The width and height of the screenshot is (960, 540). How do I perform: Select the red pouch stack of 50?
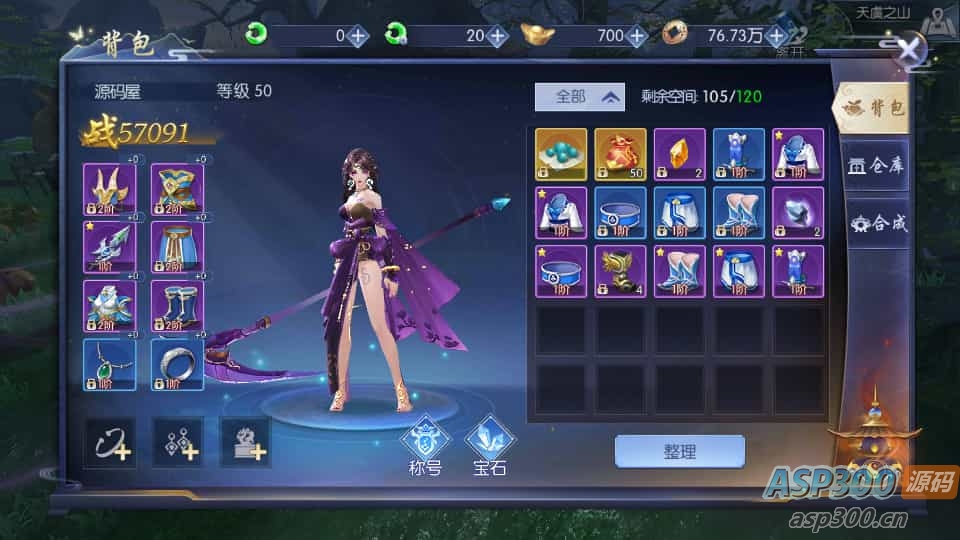[620, 154]
